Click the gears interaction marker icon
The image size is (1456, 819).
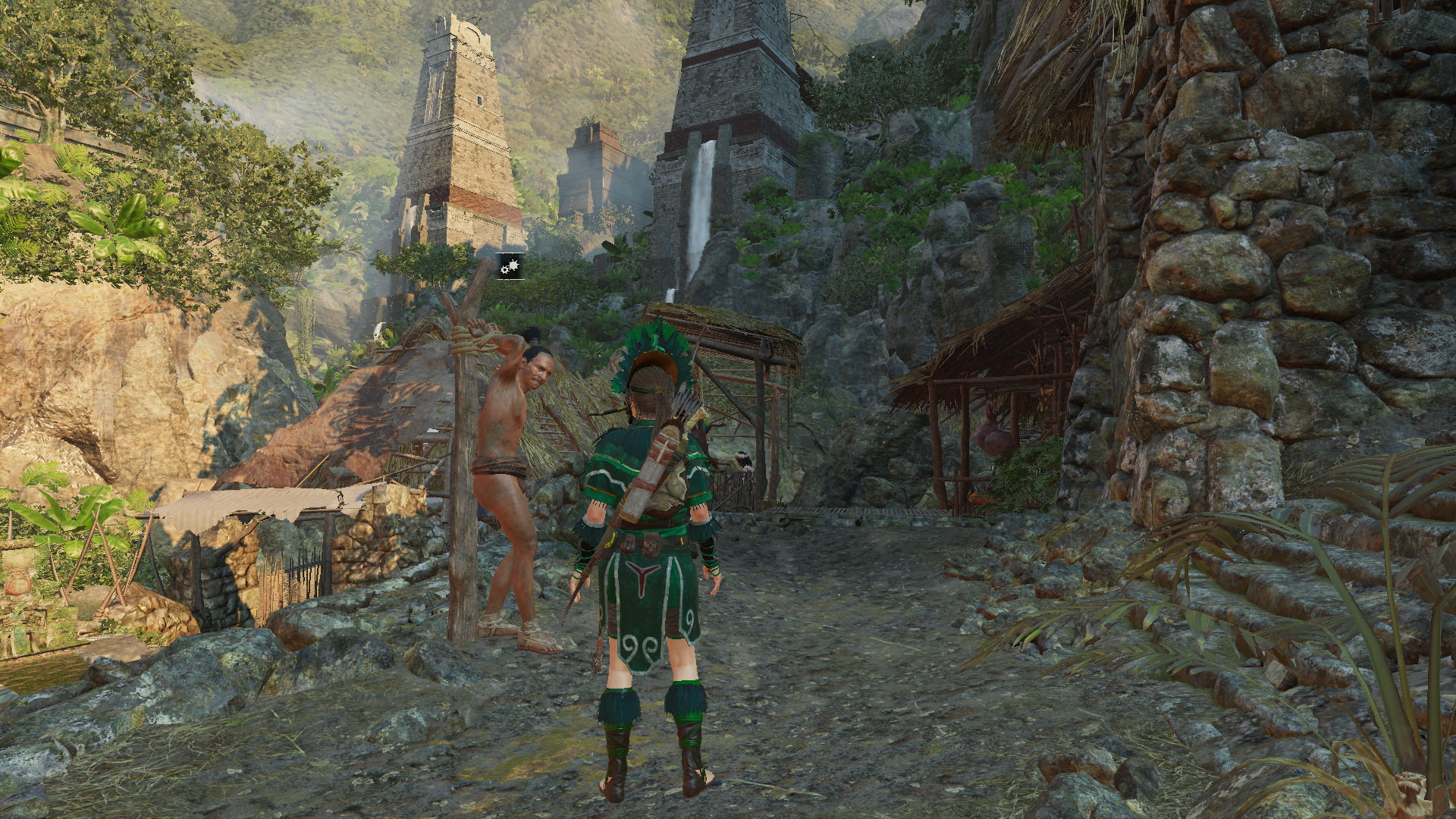tap(510, 266)
